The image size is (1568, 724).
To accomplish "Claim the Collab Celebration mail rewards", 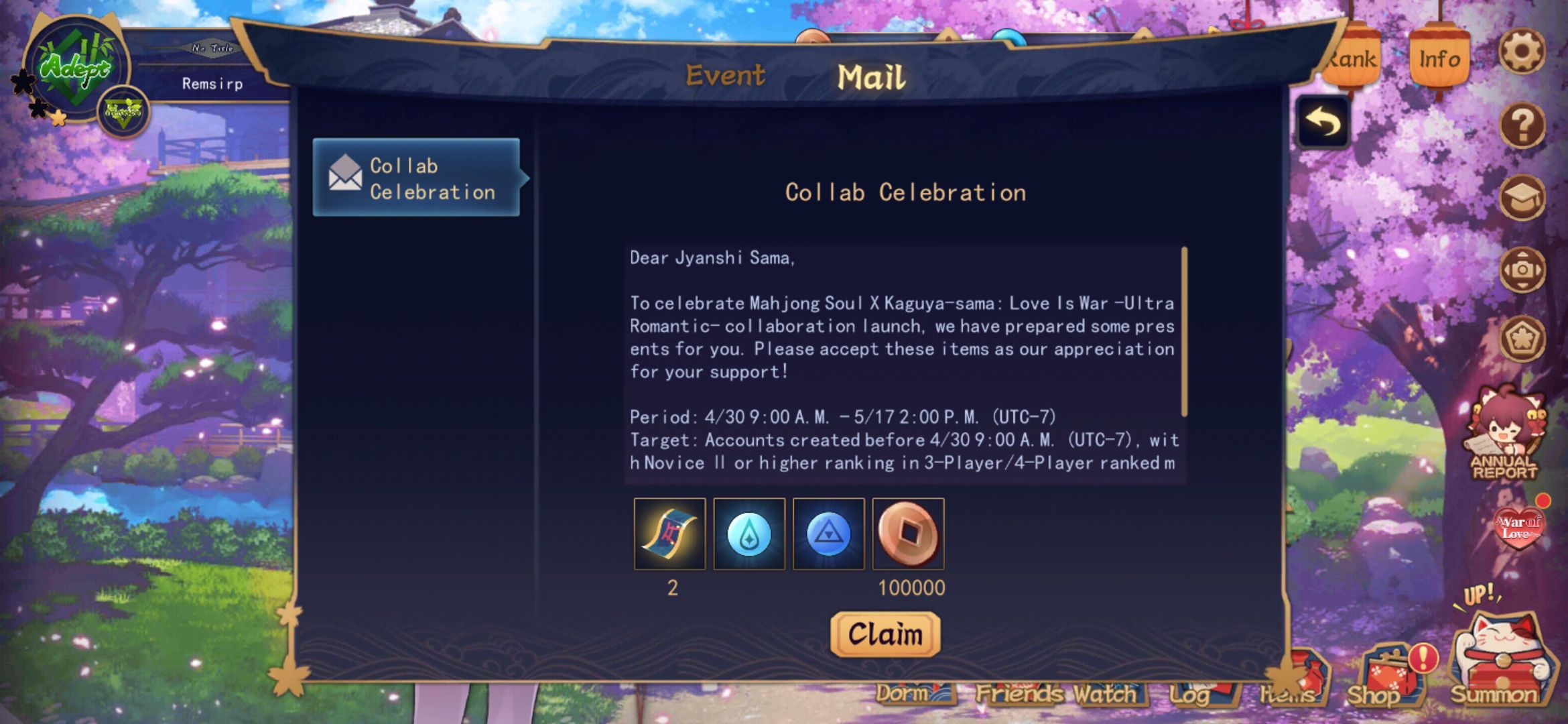I will 885,633.
